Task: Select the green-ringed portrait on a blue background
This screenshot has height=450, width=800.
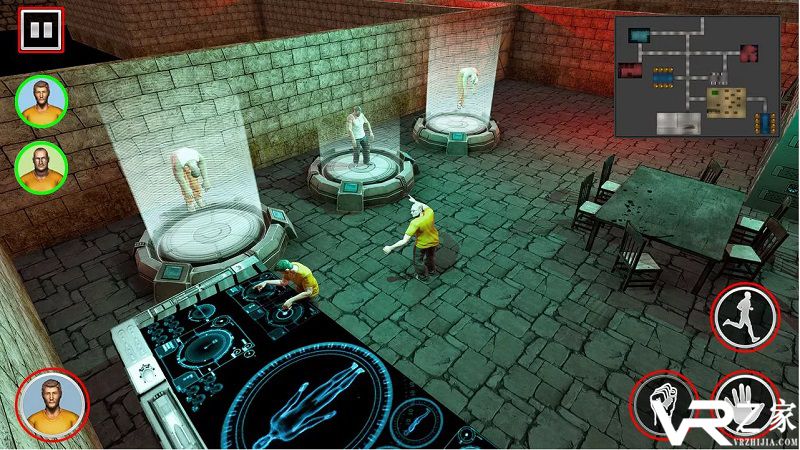Action: coord(41,101)
